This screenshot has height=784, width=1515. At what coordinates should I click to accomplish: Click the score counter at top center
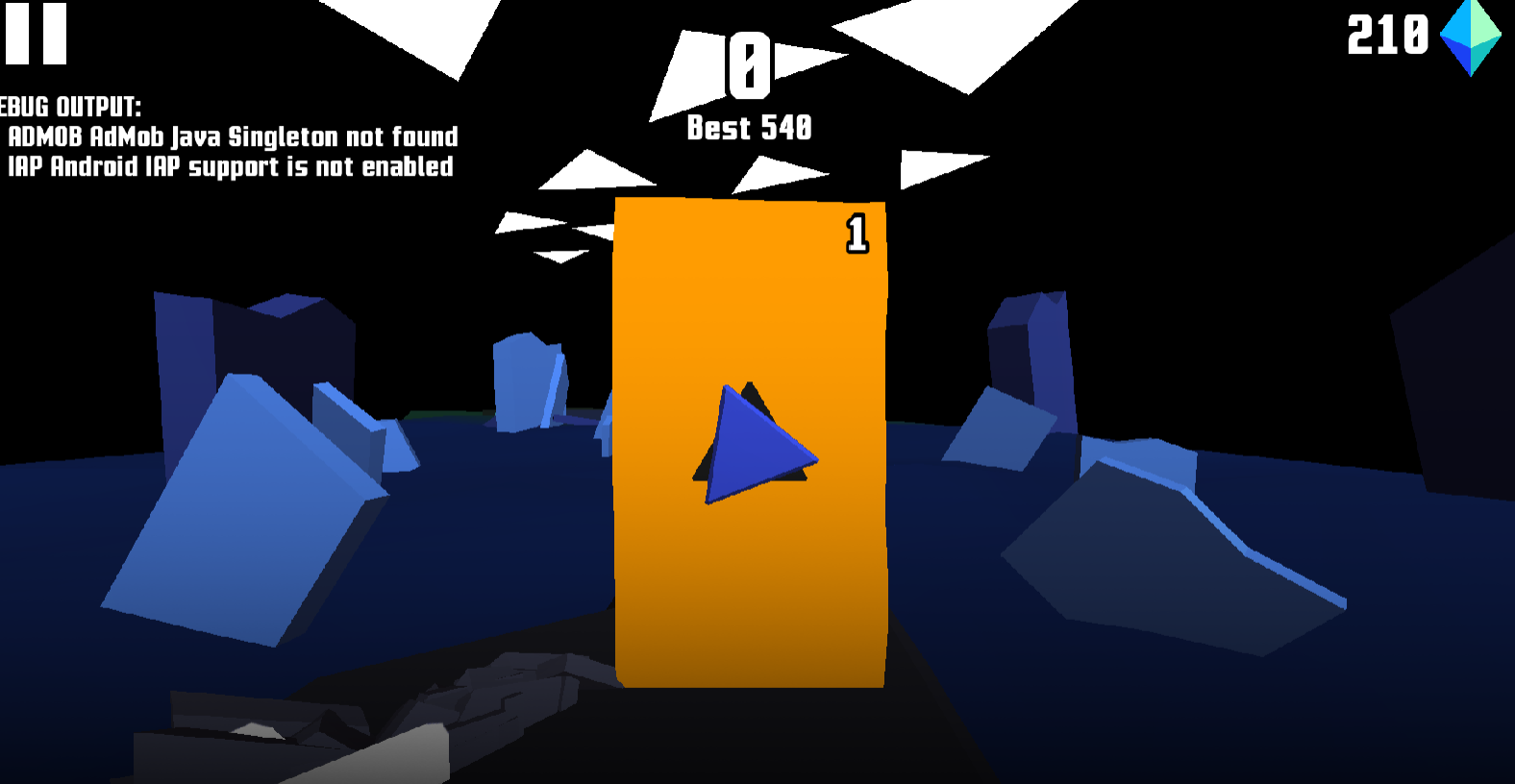[750, 67]
